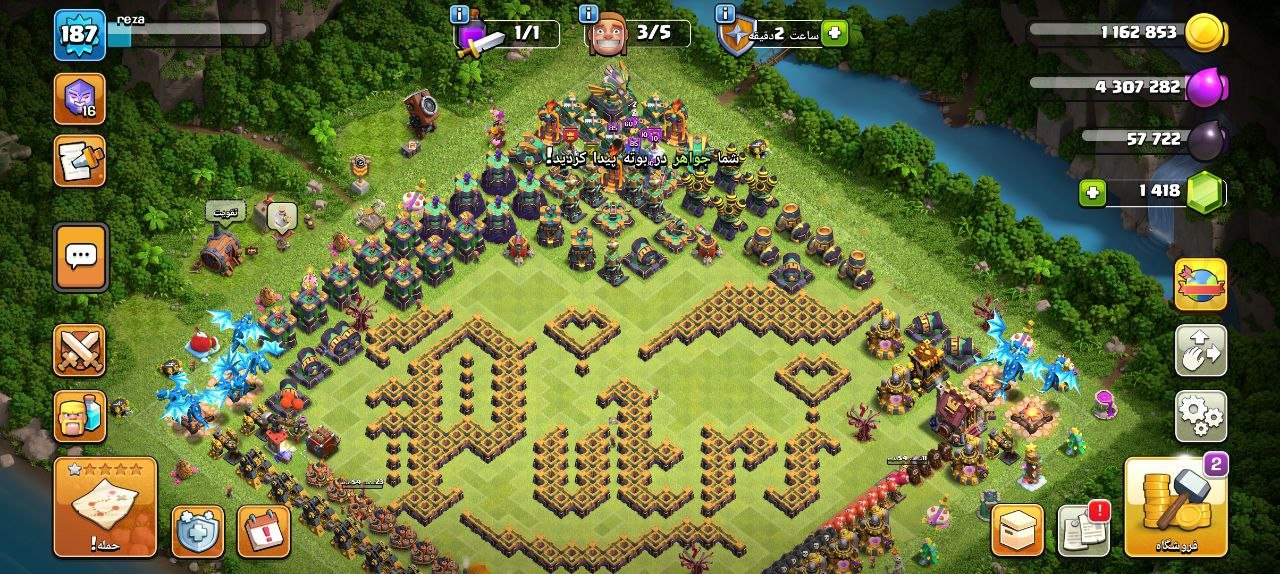Open the white box icon
Viewport: 1280px width, 574px height.
(1018, 530)
